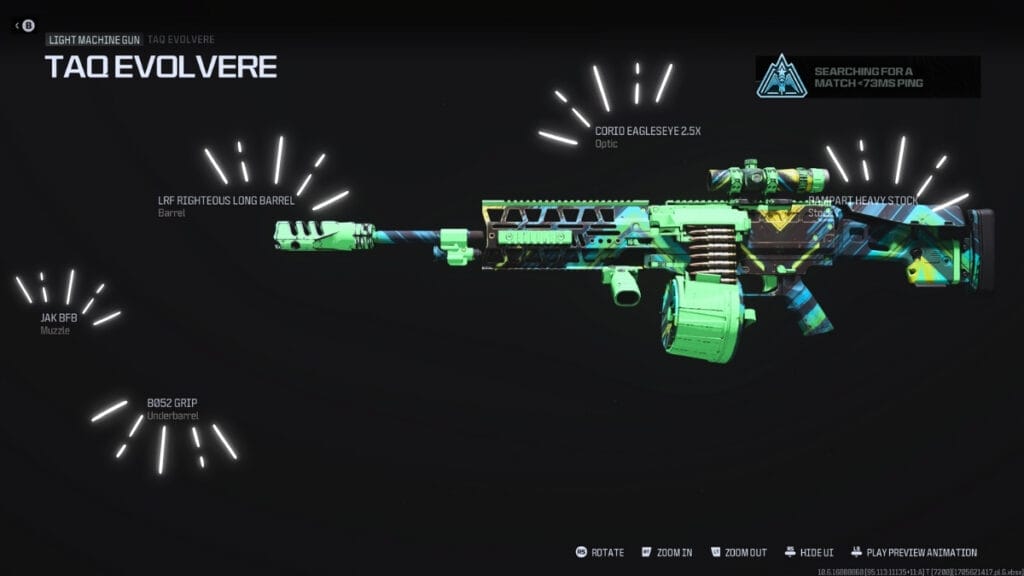Click the Rotate option

point(599,552)
